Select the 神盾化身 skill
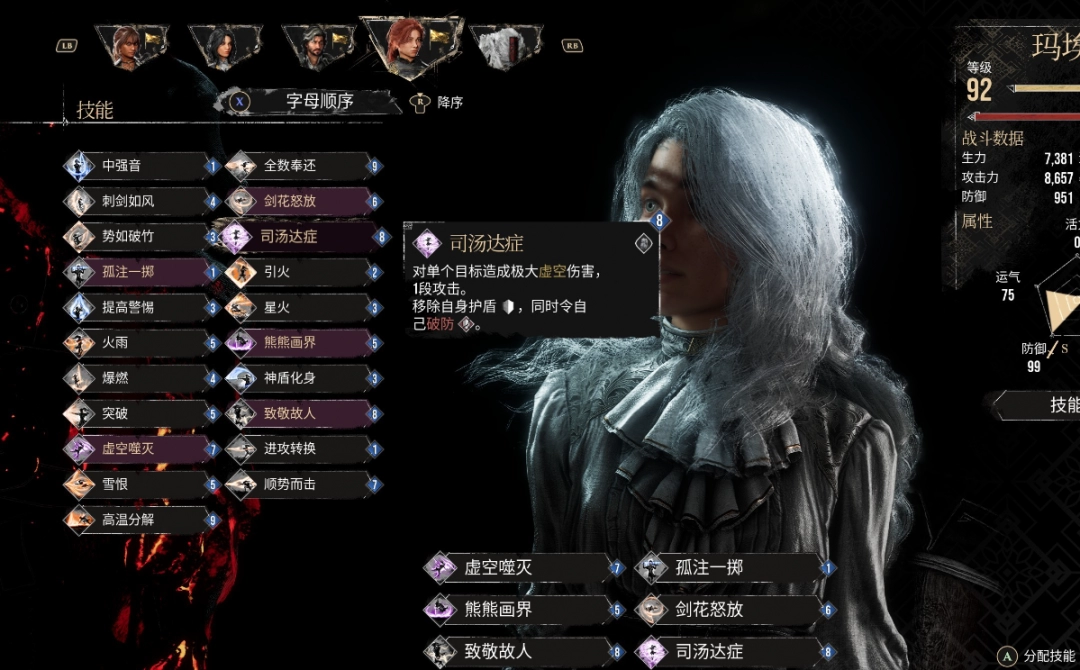Viewport: 1080px width, 670px height. 300,379
